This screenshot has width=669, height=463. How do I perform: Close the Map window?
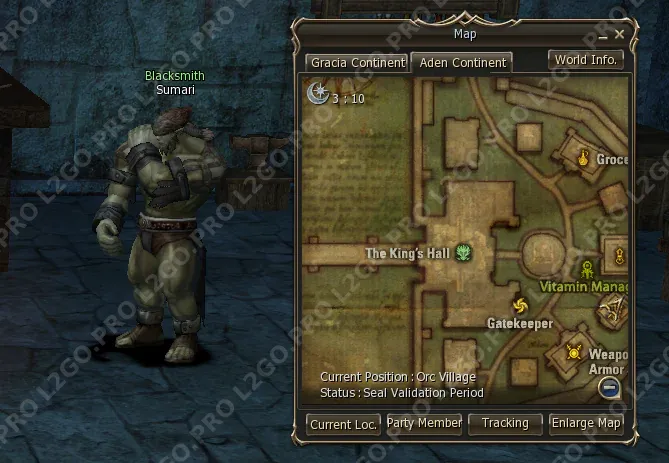pos(619,34)
